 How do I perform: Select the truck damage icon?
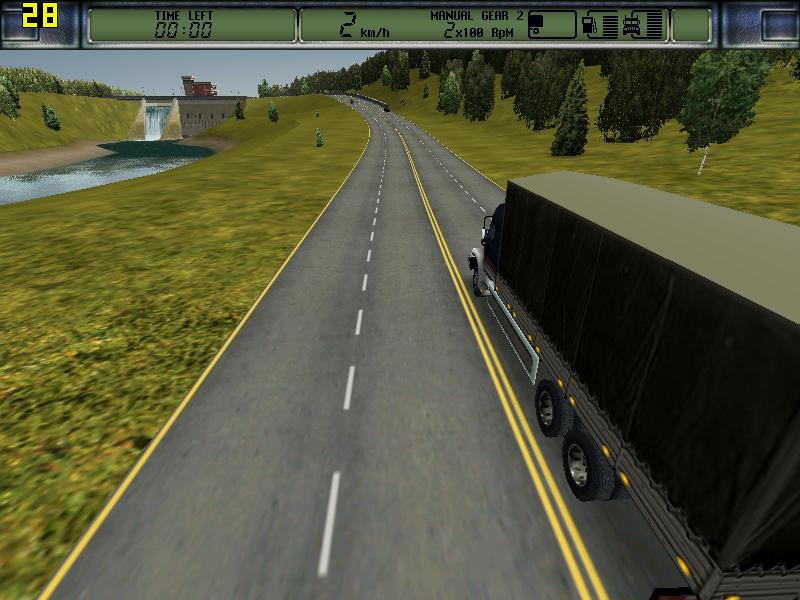point(632,24)
